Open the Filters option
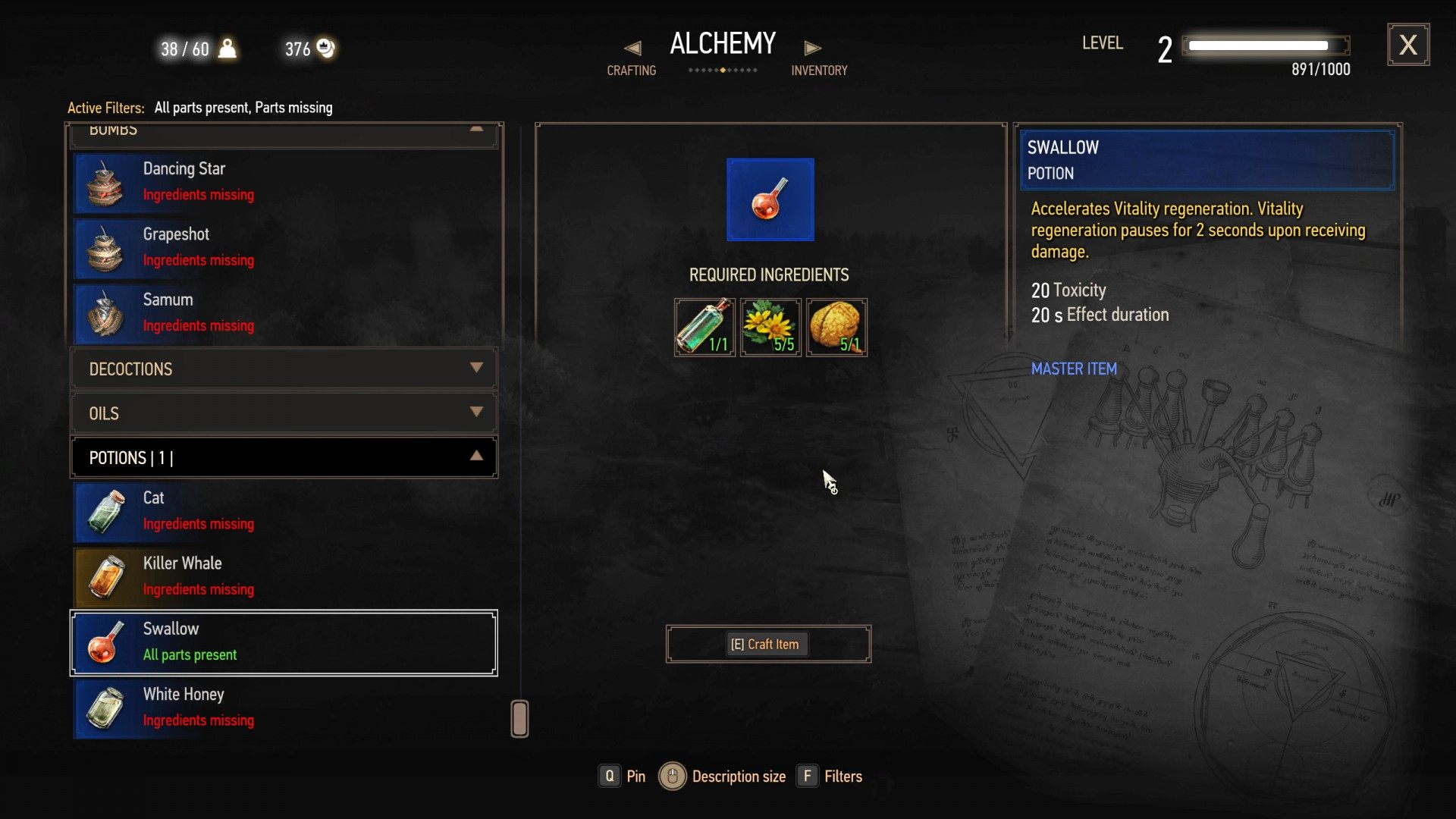1456x819 pixels. coord(830,777)
